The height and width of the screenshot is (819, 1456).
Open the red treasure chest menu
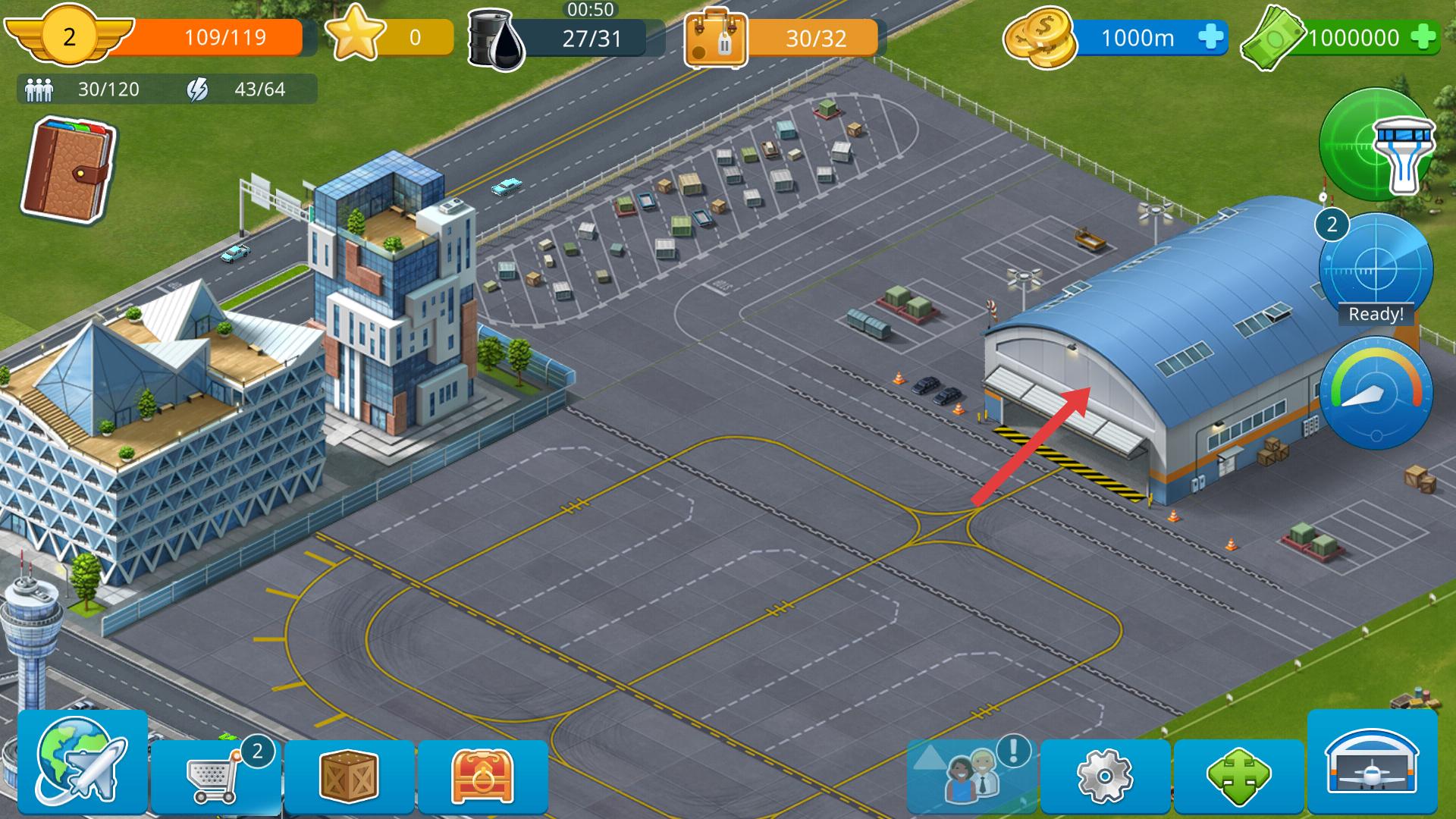(x=482, y=775)
